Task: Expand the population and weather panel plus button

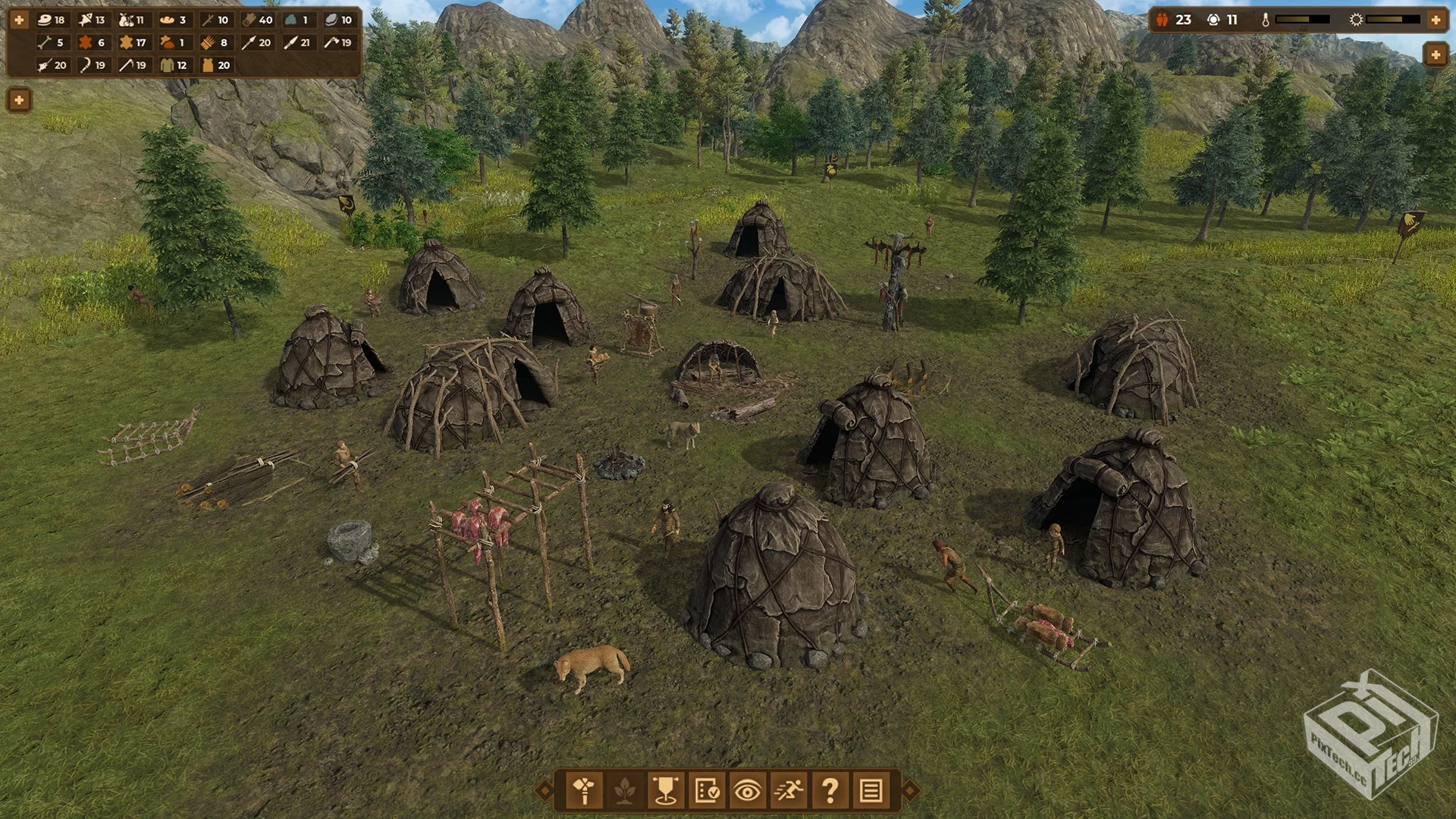Action: pos(1436,20)
